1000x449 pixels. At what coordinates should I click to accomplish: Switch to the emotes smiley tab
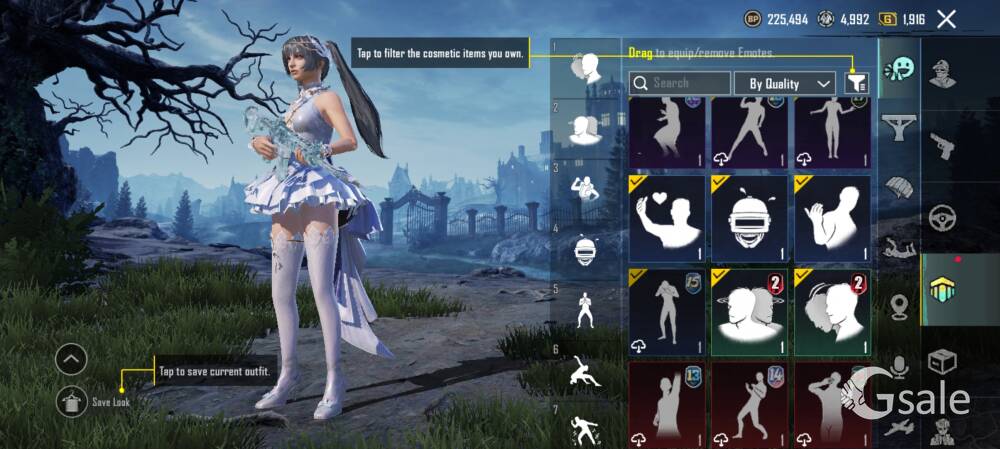[x=899, y=69]
